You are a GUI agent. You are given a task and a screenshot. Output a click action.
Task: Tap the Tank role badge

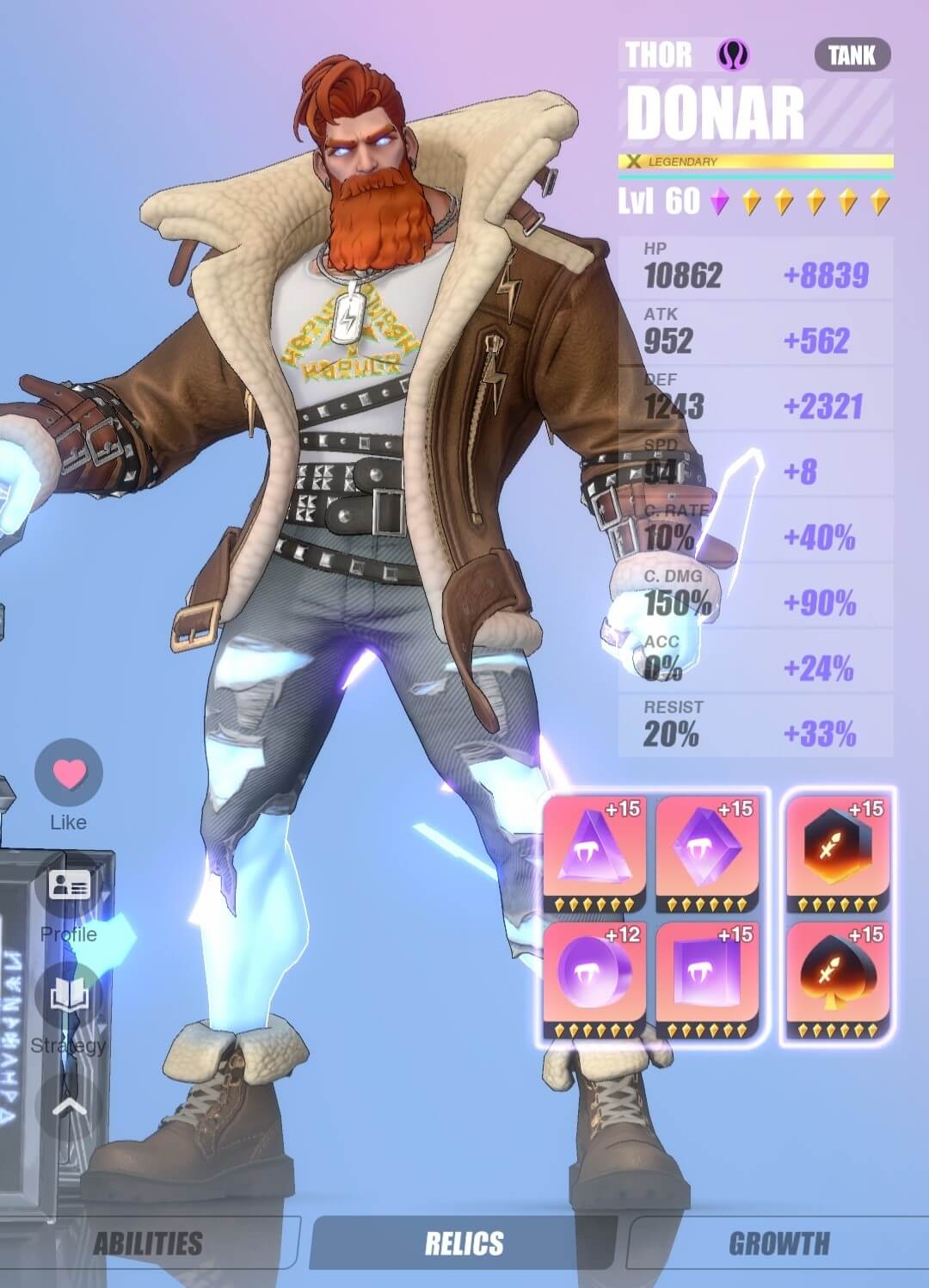click(x=852, y=56)
